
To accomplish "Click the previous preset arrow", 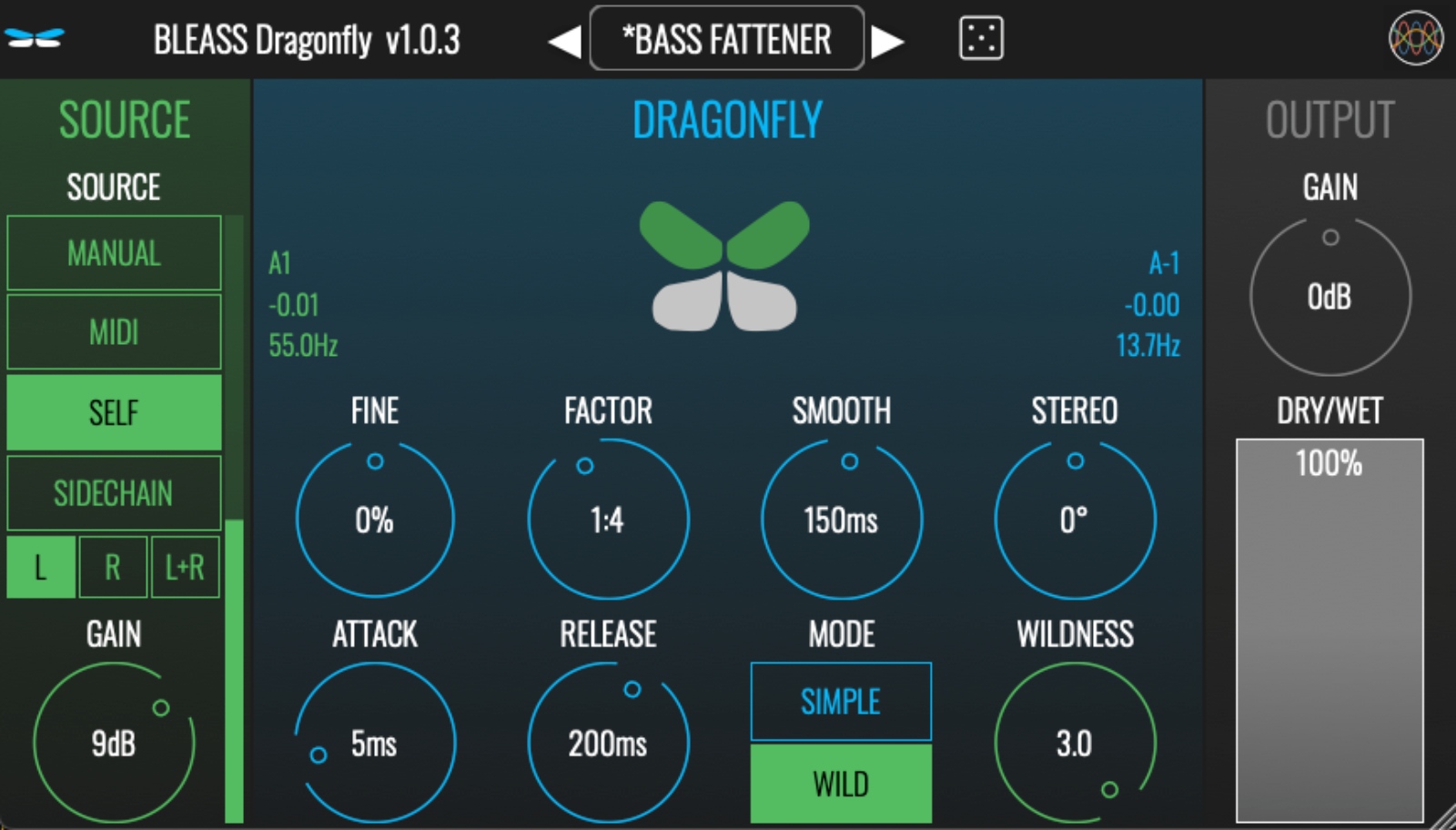I will 564,39.
